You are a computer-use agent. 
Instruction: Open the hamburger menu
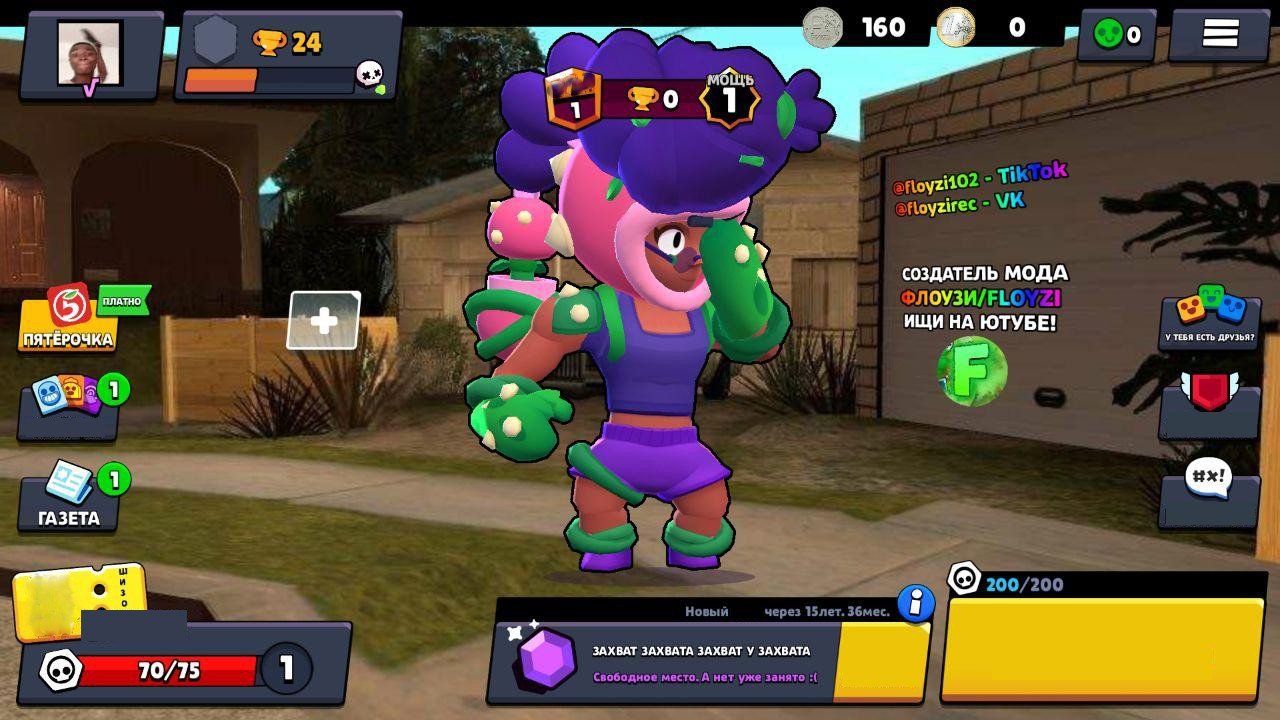click(x=1219, y=34)
